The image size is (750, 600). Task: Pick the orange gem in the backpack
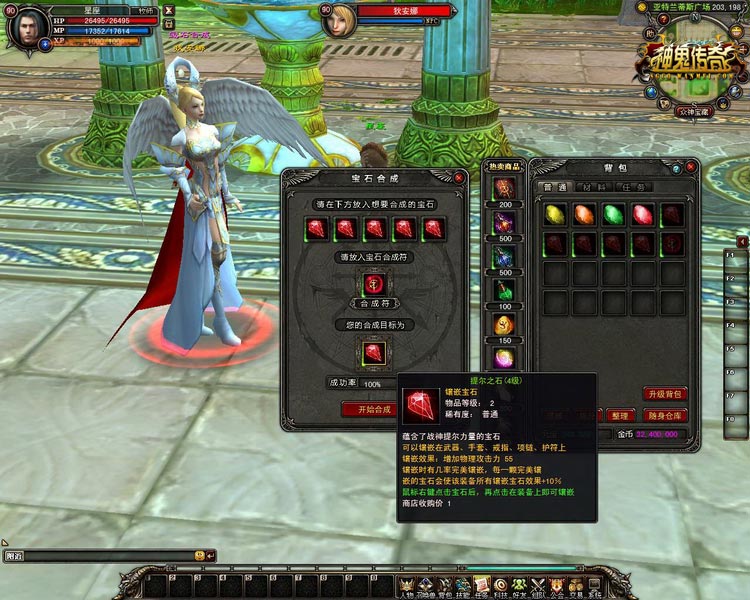(585, 215)
